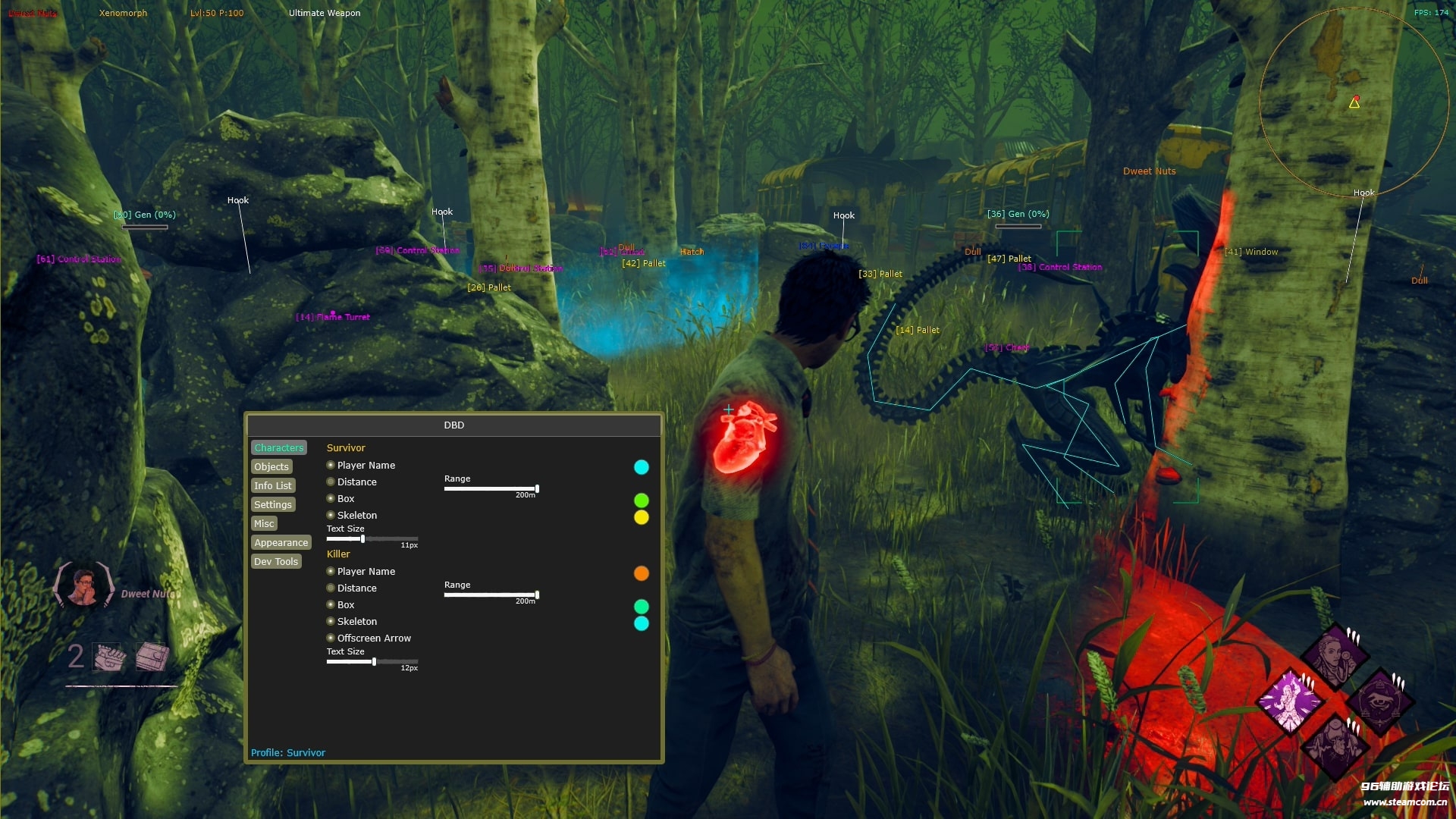
Task: Open the Appearance tab
Action: click(x=281, y=543)
